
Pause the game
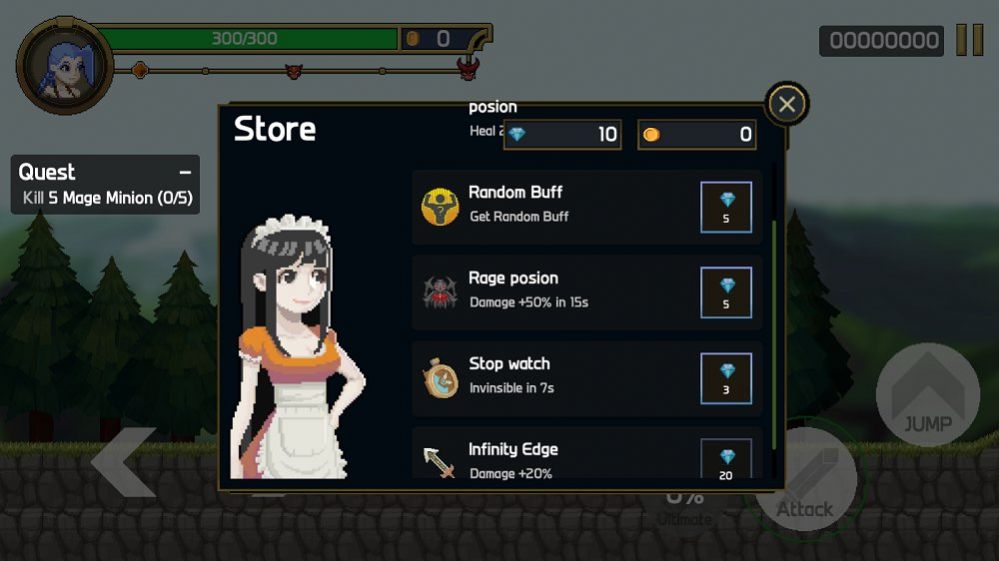[969, 40]
